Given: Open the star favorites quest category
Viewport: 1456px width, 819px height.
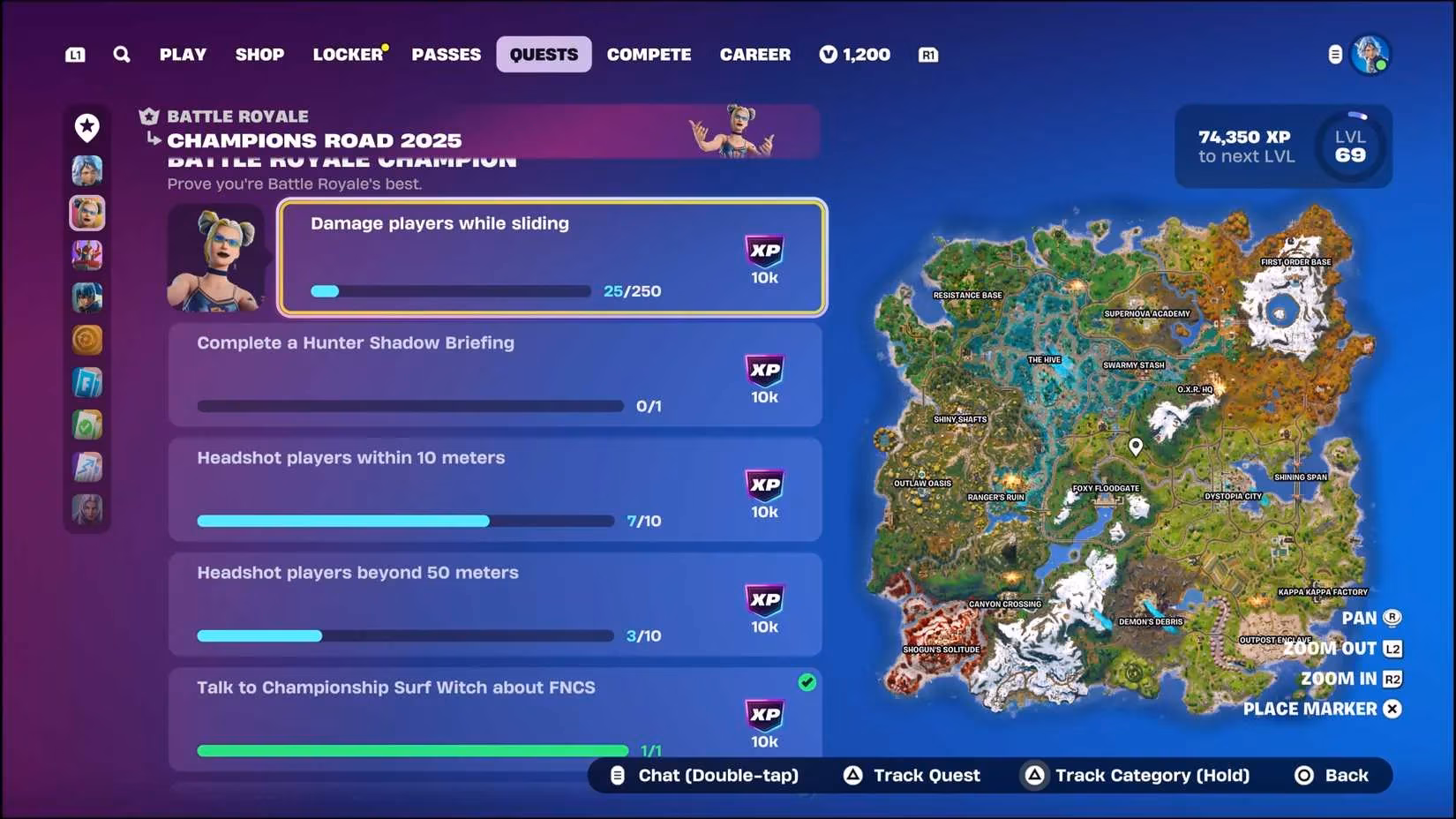Looking at the screenshot, I should tap(87, 128).
